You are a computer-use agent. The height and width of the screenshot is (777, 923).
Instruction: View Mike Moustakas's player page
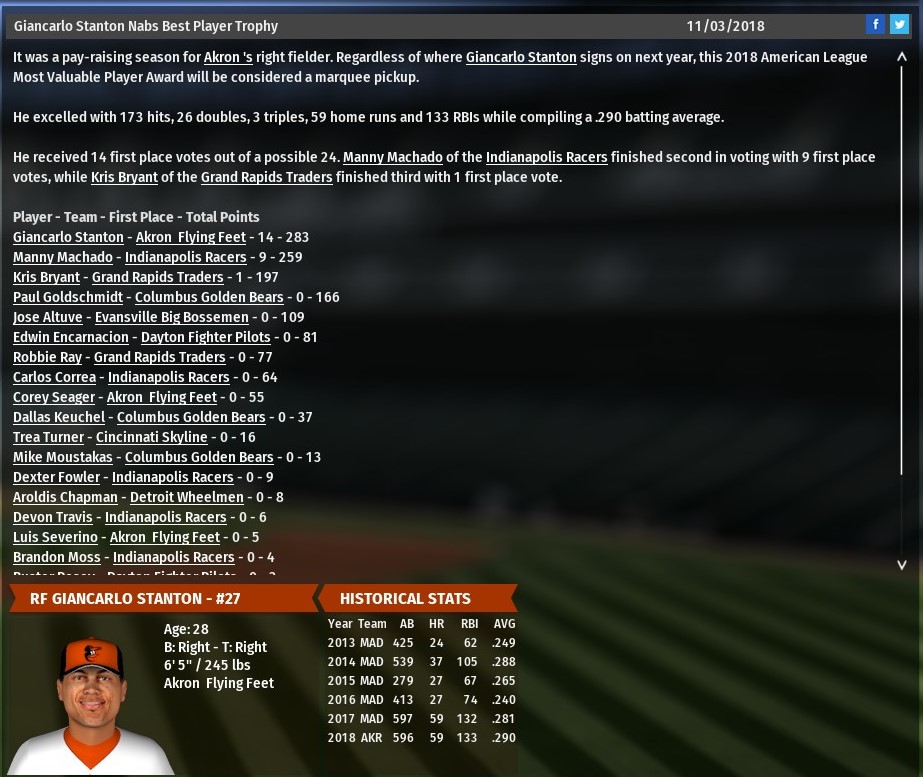(62, 457)
